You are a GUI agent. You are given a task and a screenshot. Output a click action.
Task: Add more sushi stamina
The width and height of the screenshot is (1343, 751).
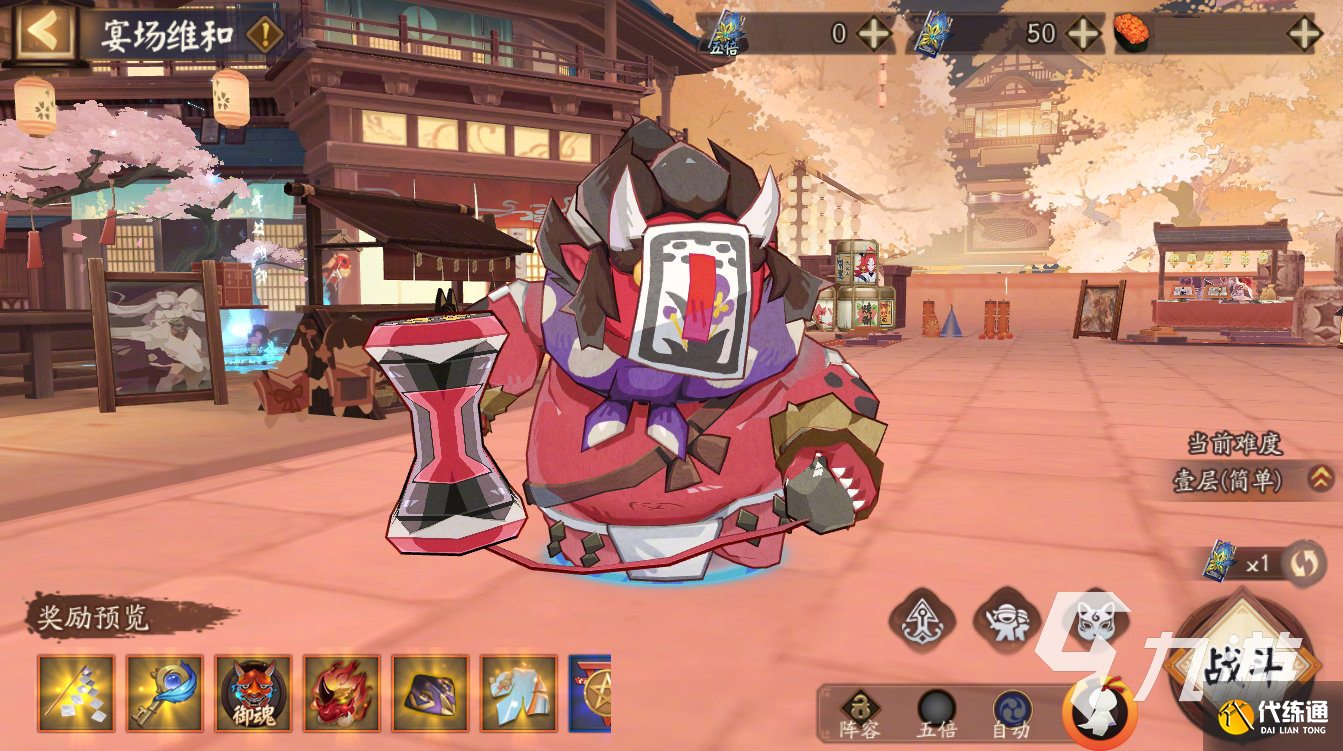point(1304,34)
